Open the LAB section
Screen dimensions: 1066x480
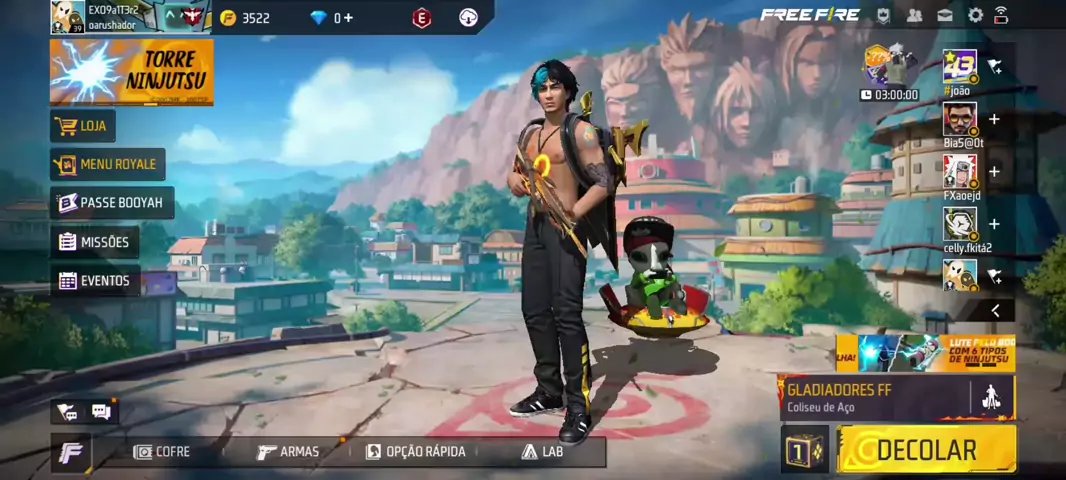tap(541, 452)
